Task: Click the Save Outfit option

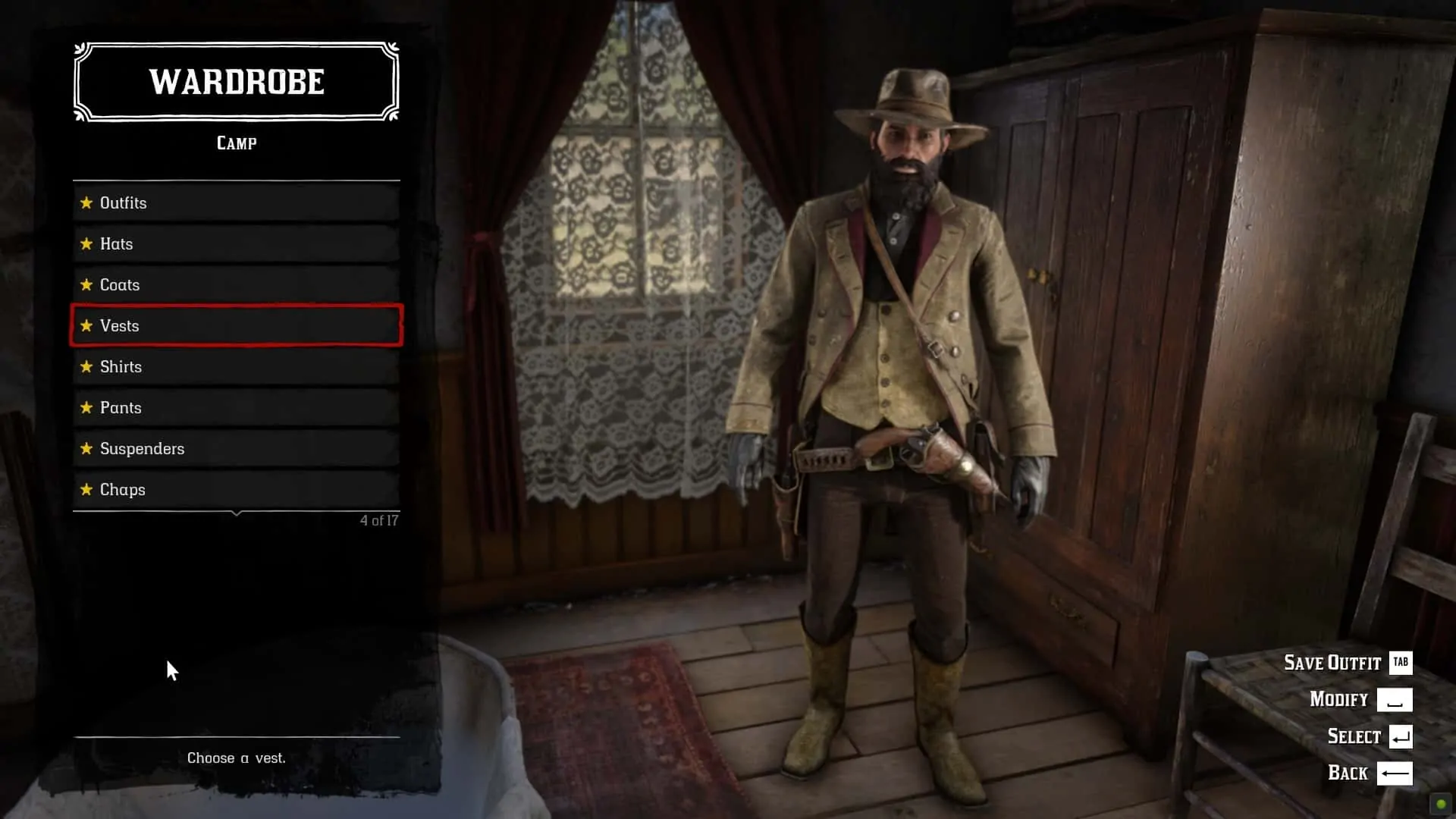Action: [1347, 663]
